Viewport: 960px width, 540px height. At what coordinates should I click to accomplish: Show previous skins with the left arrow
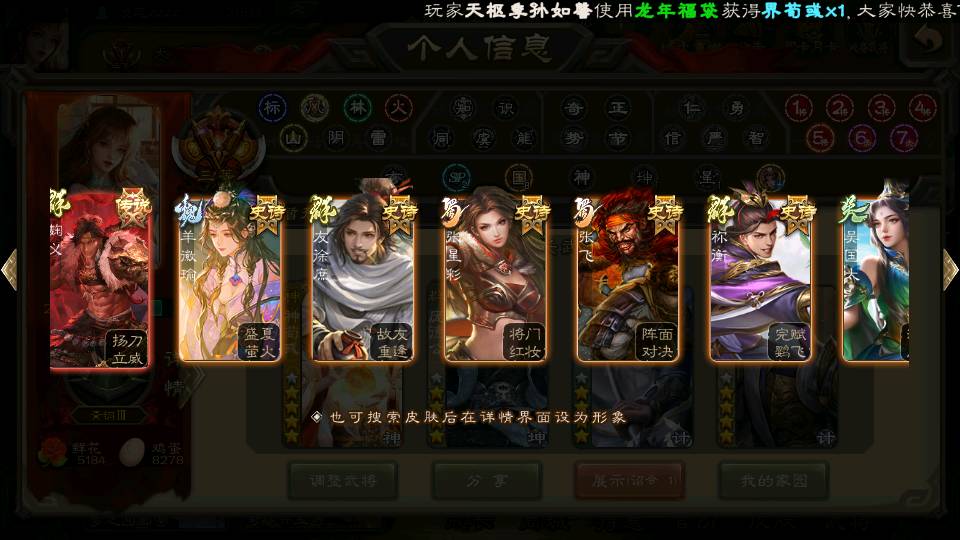point(10,269)
